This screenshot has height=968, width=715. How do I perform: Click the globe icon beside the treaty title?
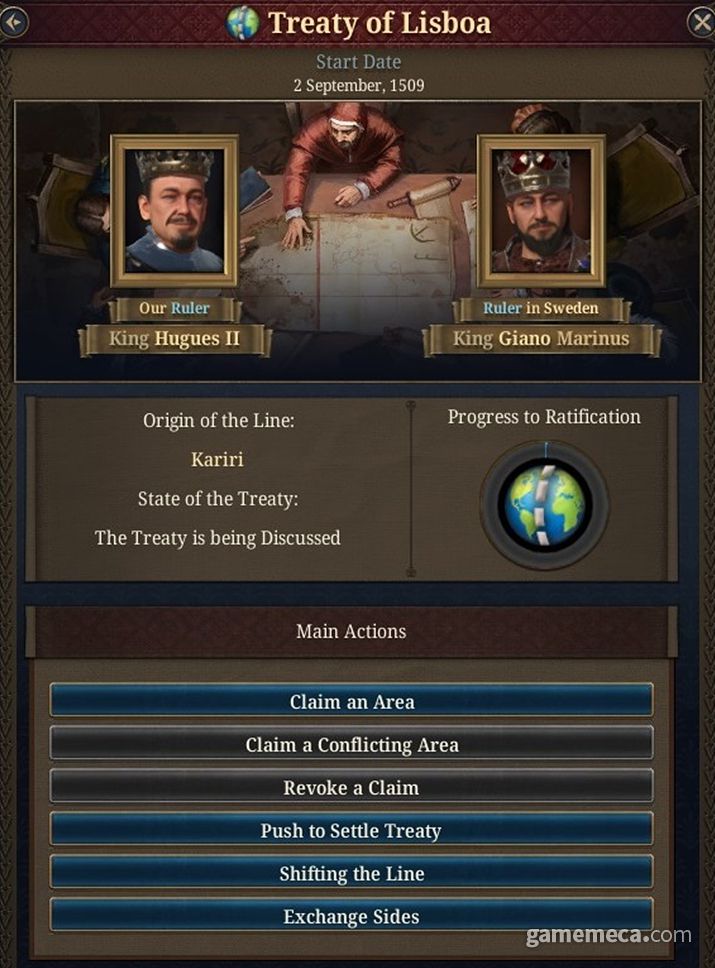(x=243, y=23)
